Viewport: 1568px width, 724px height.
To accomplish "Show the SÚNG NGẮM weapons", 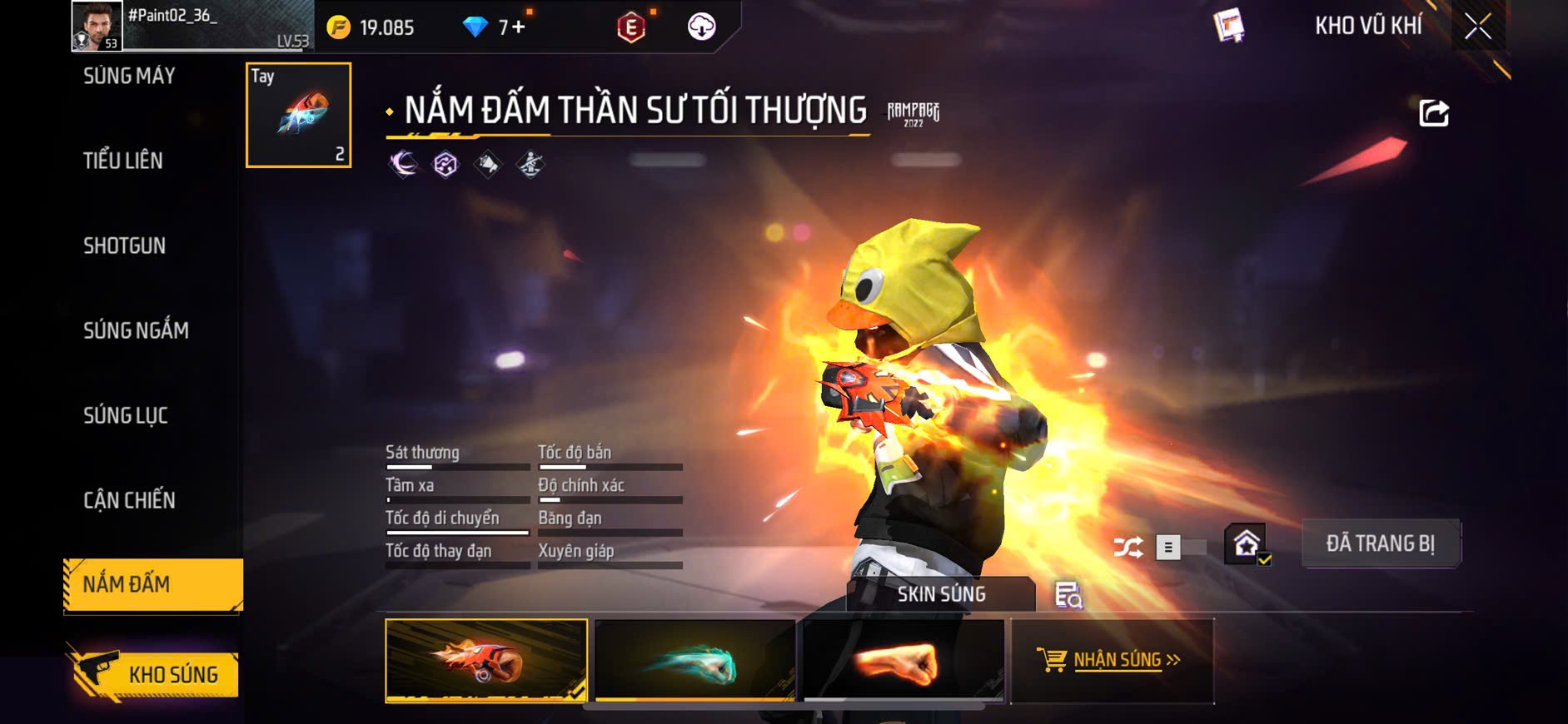I will coord(136,330).
